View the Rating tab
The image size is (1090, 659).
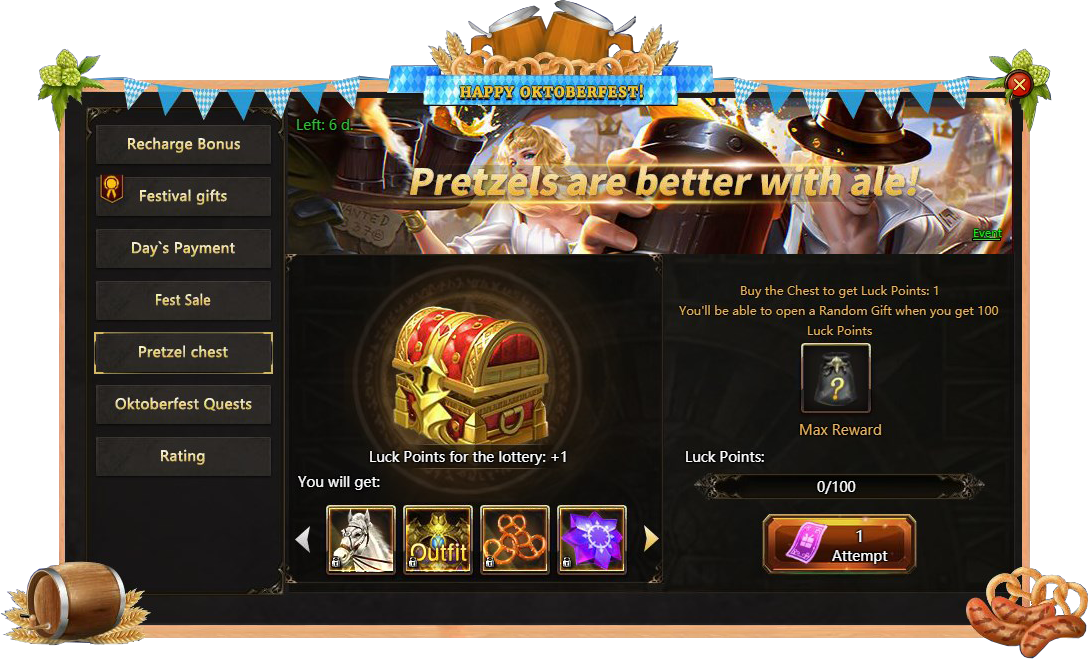(x=183, y=456)
